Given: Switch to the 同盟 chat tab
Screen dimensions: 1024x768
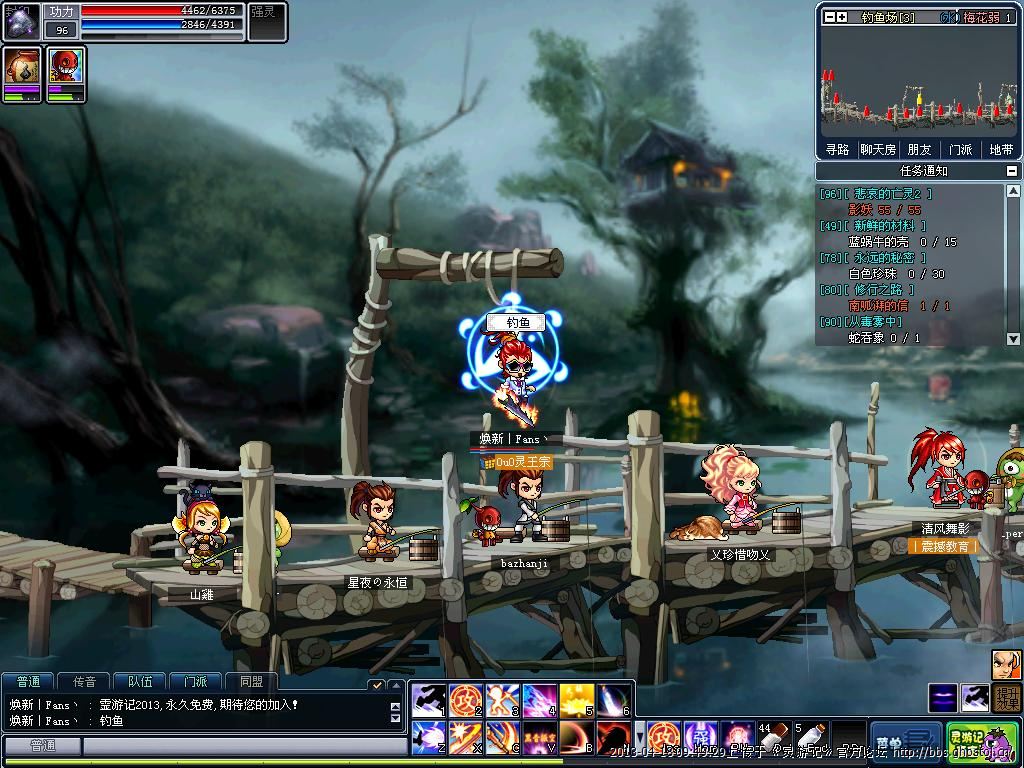Looking at the screenshot, I should point(251,682).
